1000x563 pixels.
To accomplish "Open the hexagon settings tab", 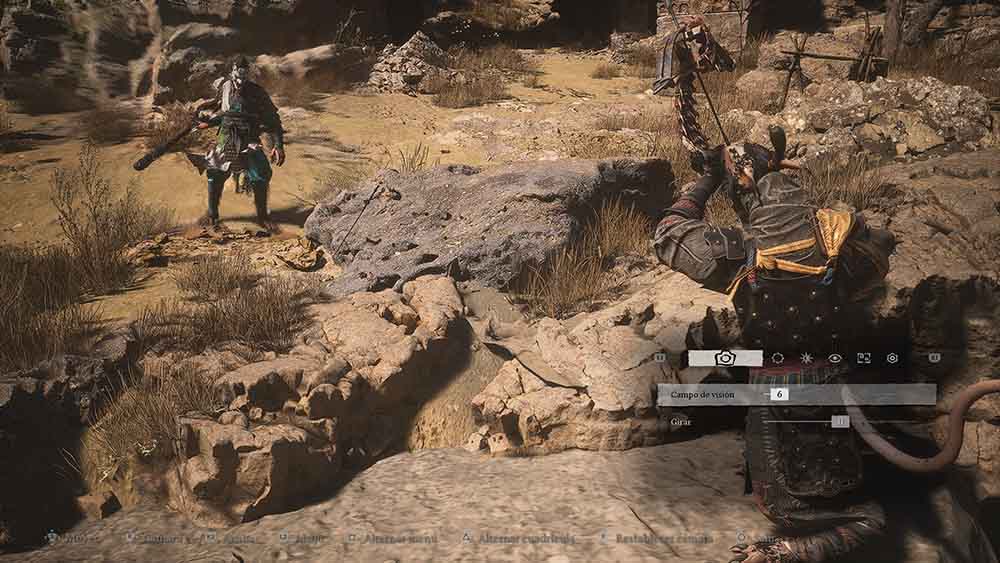I will 892,357.
